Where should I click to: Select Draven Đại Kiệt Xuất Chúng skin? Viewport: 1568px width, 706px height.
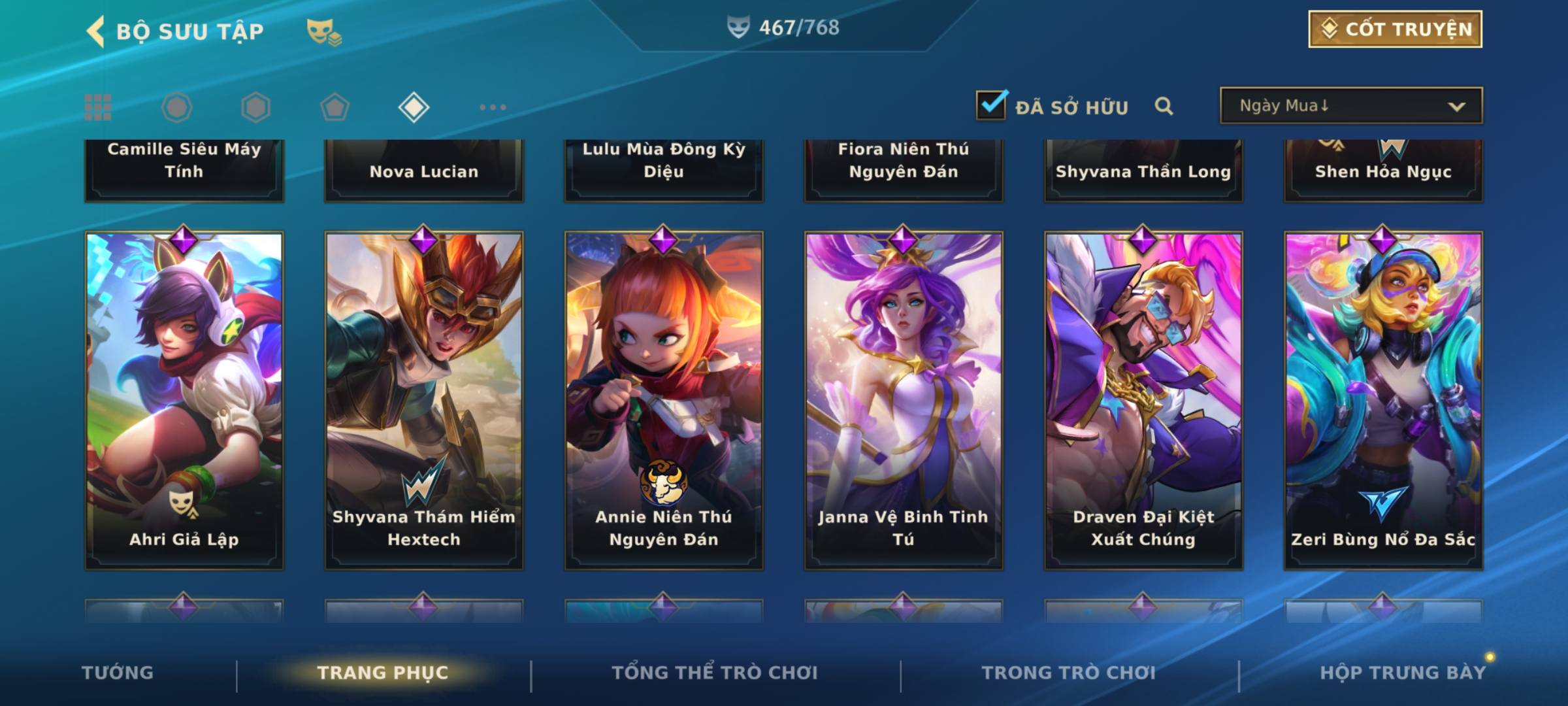(1143, 400)
